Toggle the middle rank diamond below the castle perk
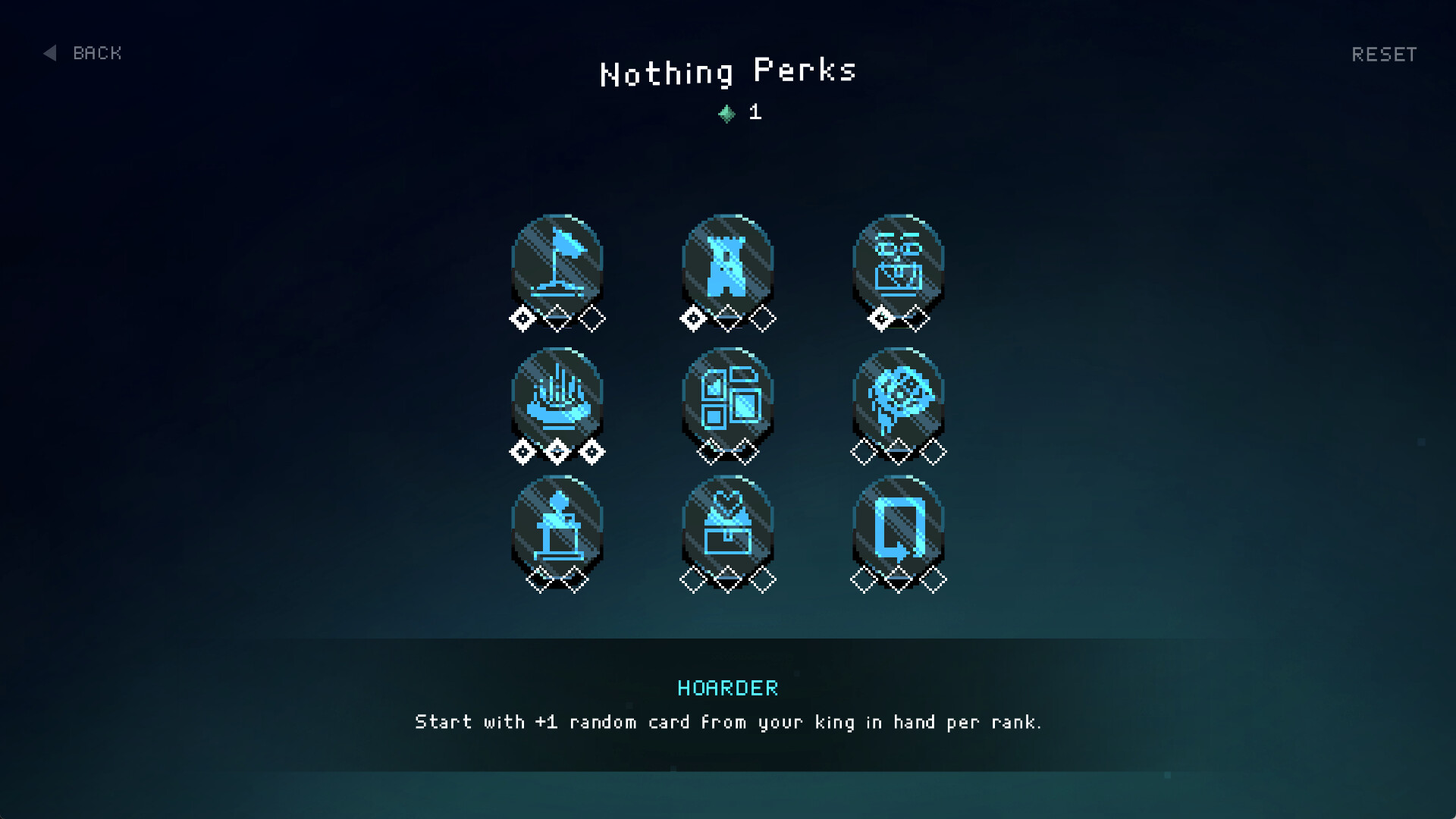The height and width of the screenshot is (819, 1456). [728, 318]
